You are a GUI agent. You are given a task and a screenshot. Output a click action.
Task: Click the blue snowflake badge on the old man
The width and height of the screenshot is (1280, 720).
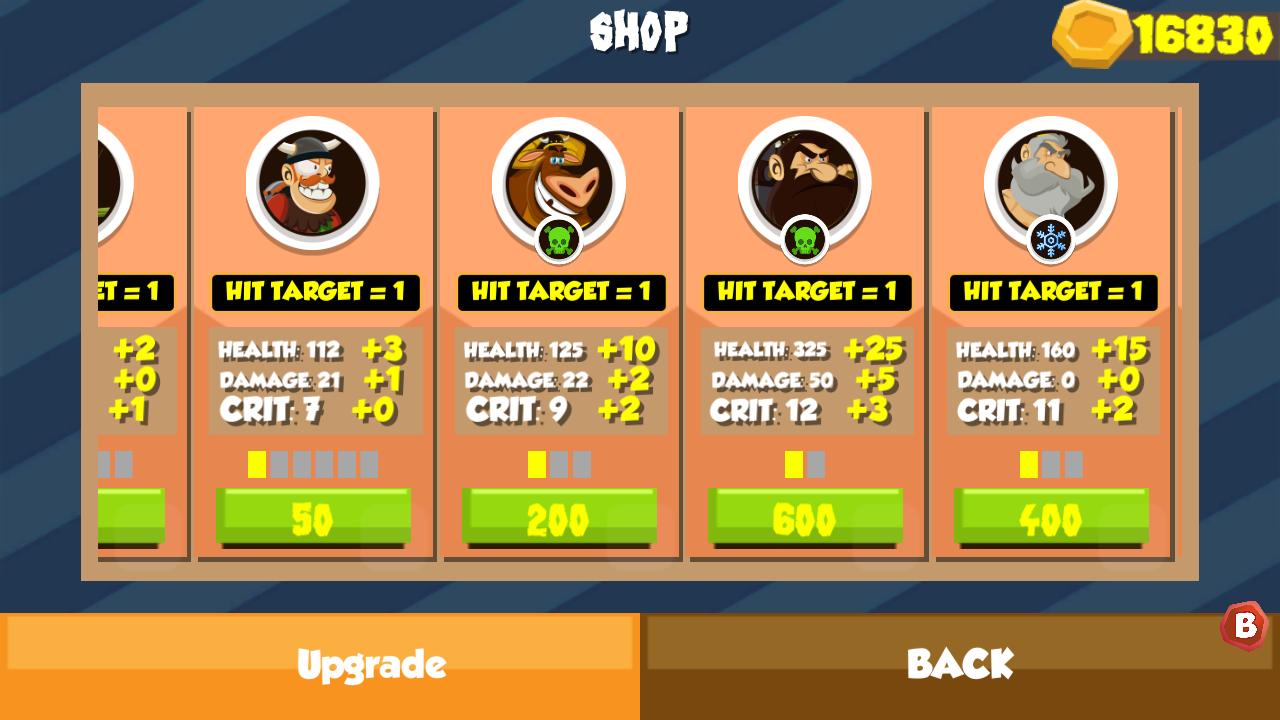pos(1052,240)
